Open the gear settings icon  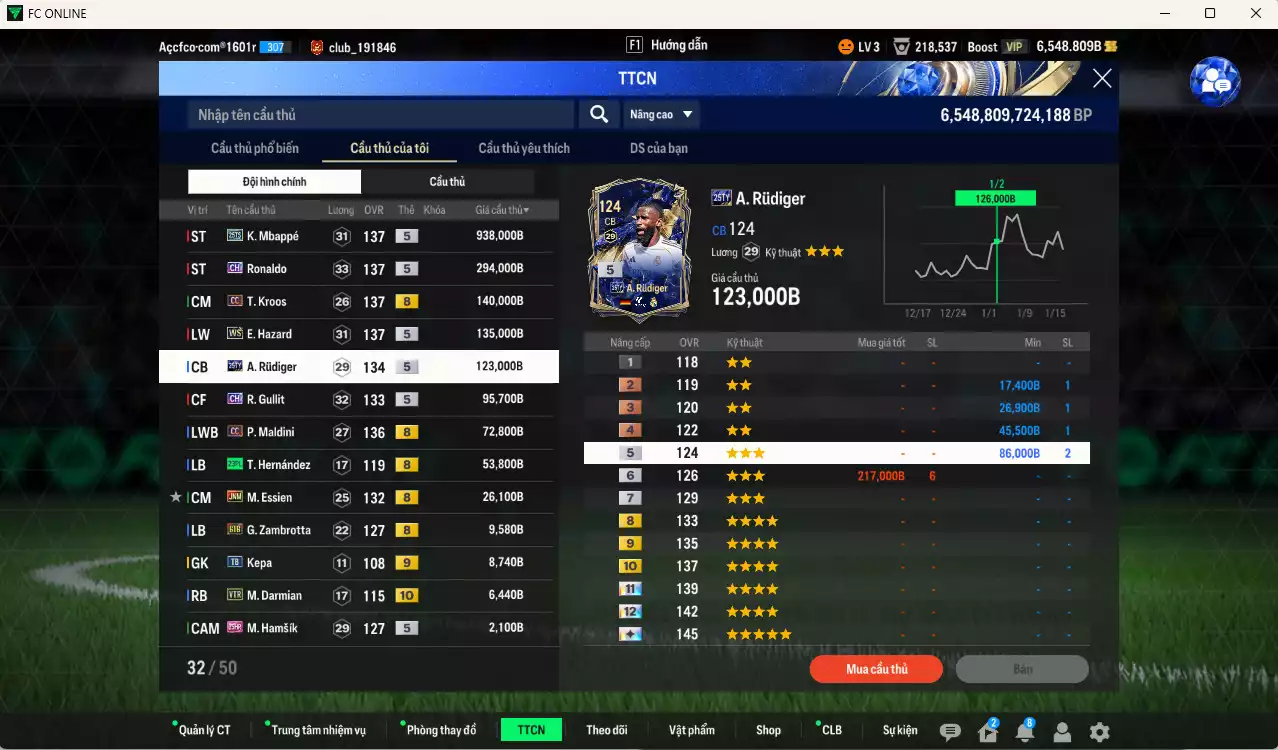tap(1099, 732)
